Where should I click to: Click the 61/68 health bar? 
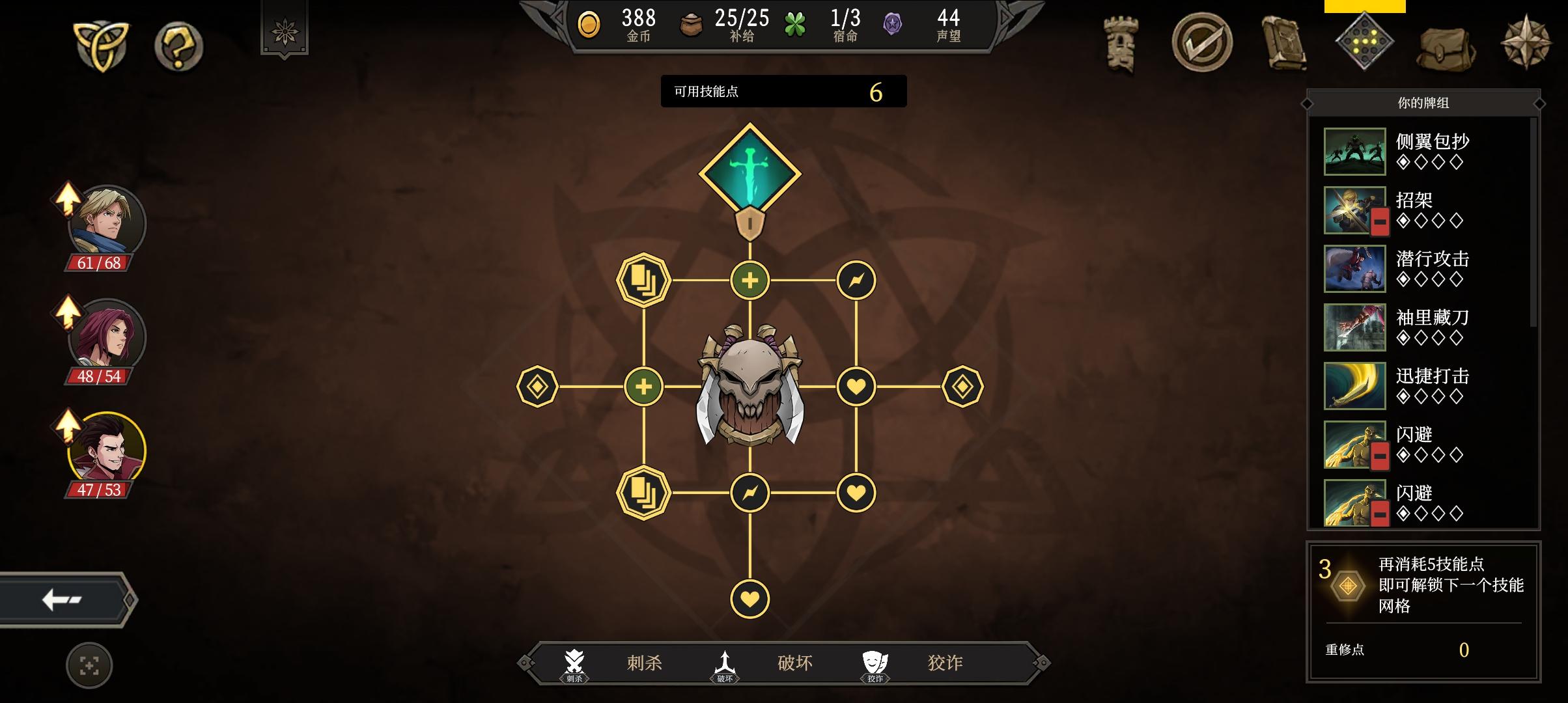[x=104, y=264]
